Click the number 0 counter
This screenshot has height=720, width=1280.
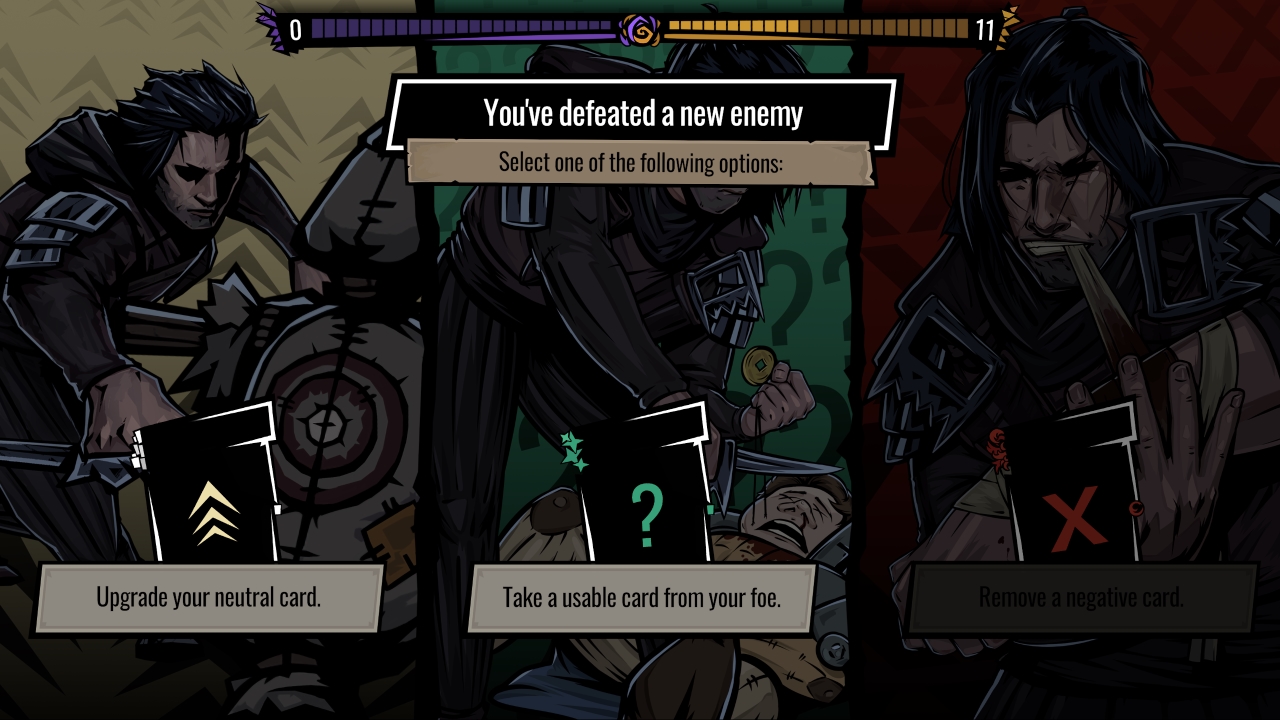293,27
